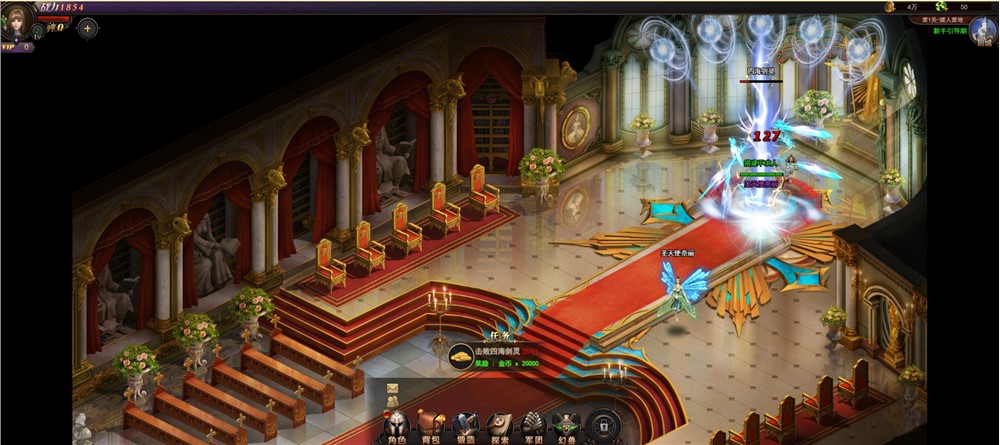Add gems via the green clover icon
Image resolution: width=1000 pixels, height=445 pixels.
pos(941,7)
